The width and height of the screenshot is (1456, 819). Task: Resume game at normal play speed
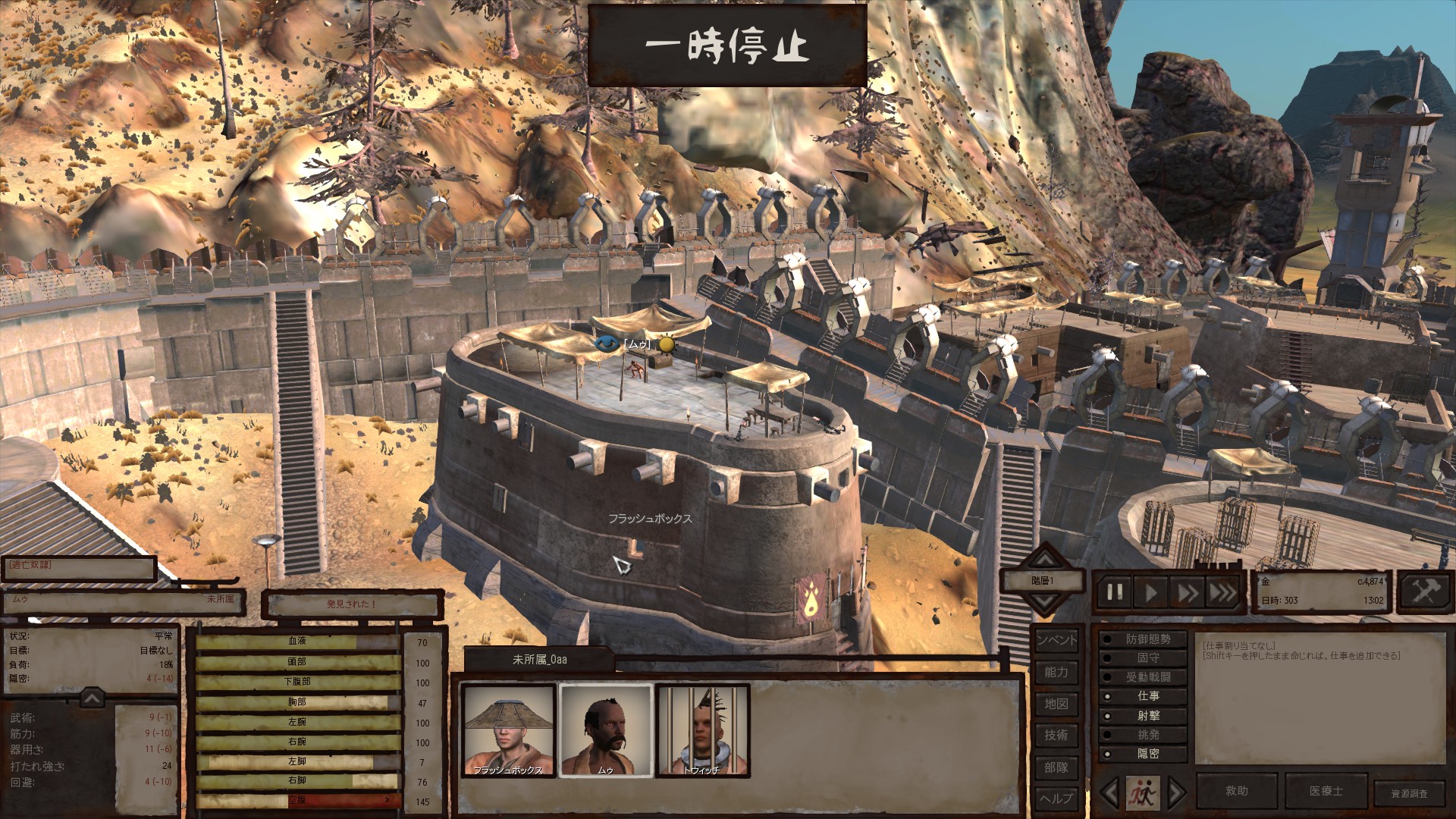coord(1150,592)
